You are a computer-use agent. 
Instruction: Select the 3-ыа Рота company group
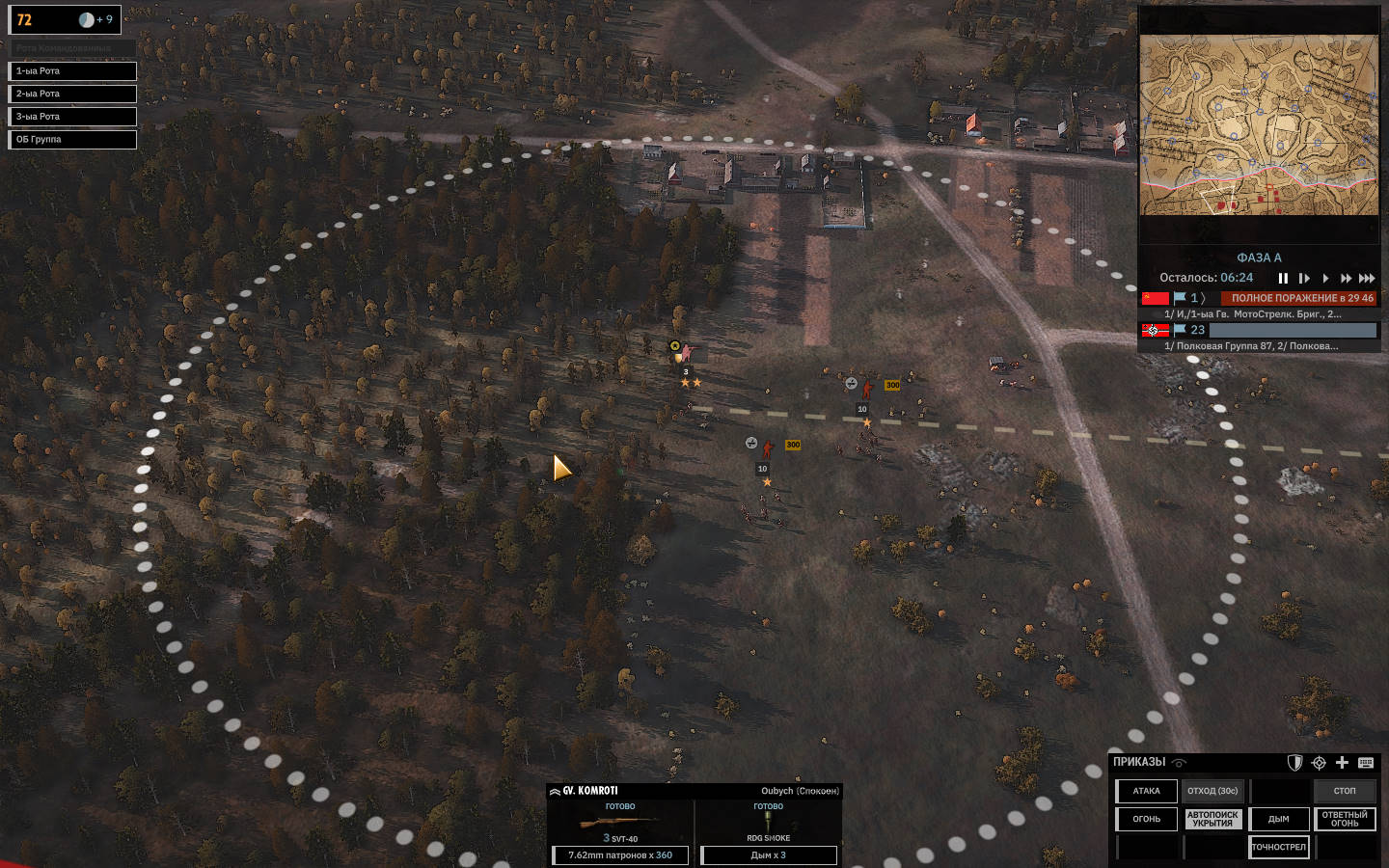[x=72, y=117]
